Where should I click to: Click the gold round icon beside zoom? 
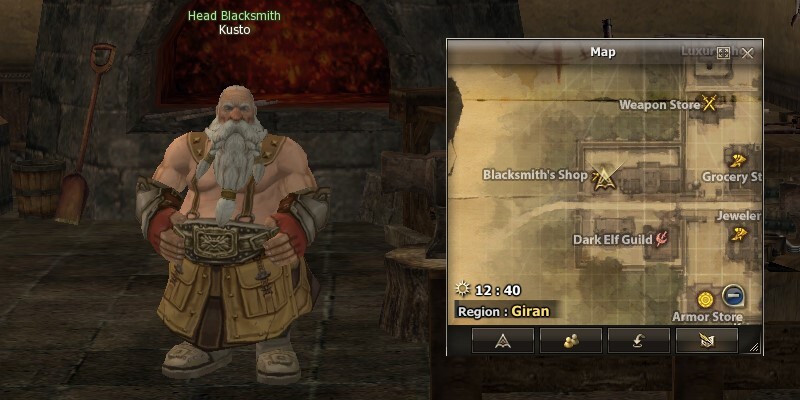click(706, 298)
